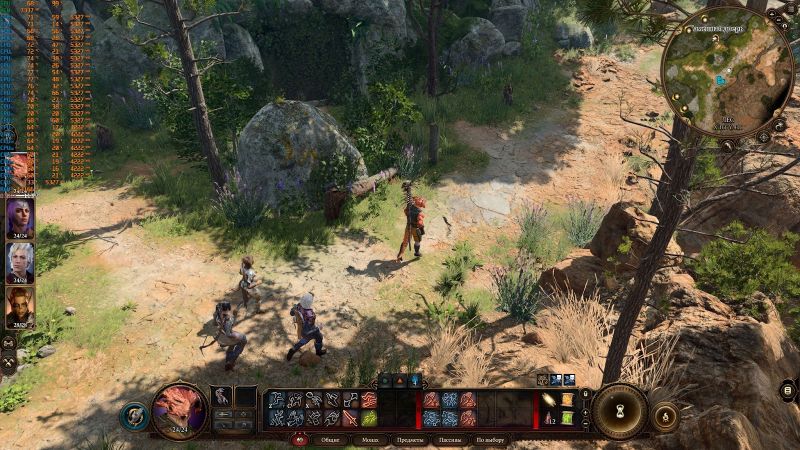This screenshot has height=450, width=800.
Task: Select the white-haired companion portrait
Action: (x=20, y=263)
